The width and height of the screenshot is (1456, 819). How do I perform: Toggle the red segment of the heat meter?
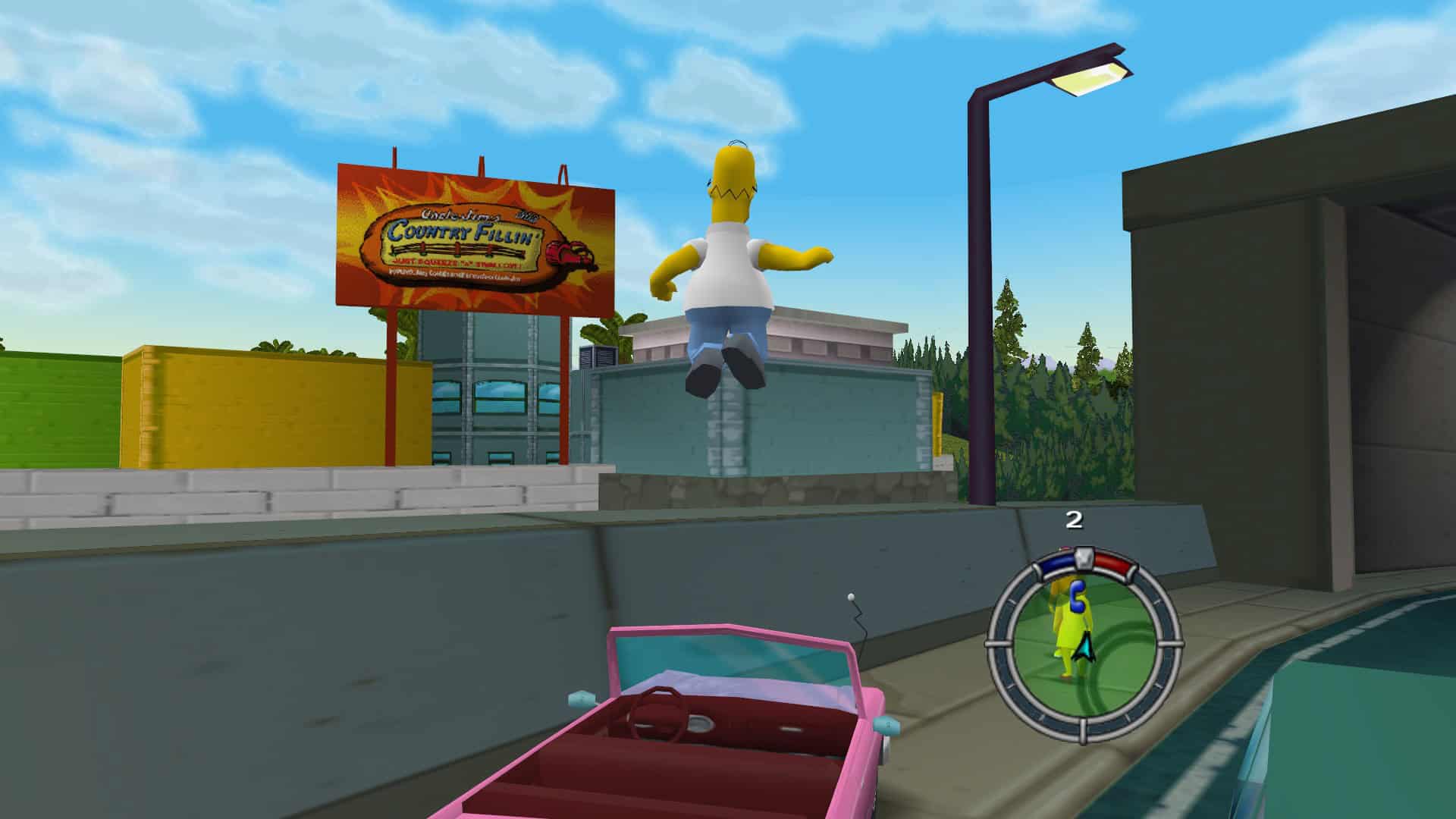tap(1112, 561)
